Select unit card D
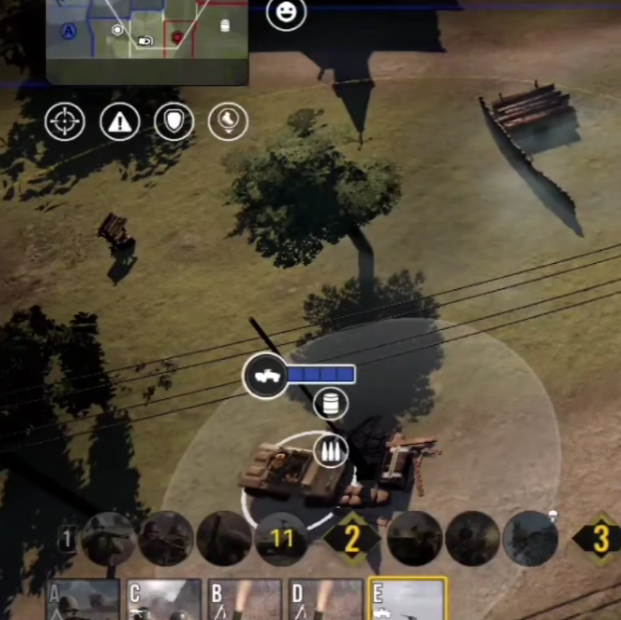The width and height of the screenshot is (621, 620). pos(326,600)
